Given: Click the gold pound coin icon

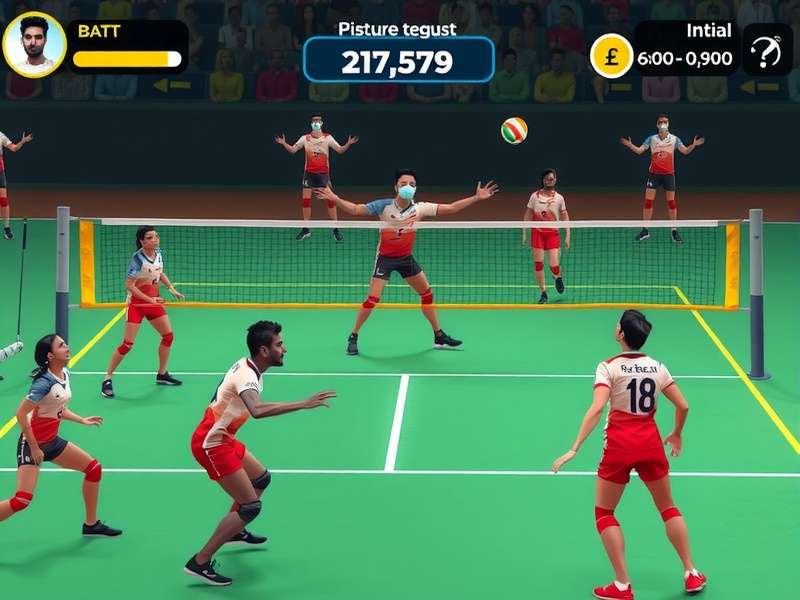Looking at the screenshot, I should (x=611, y=55).
